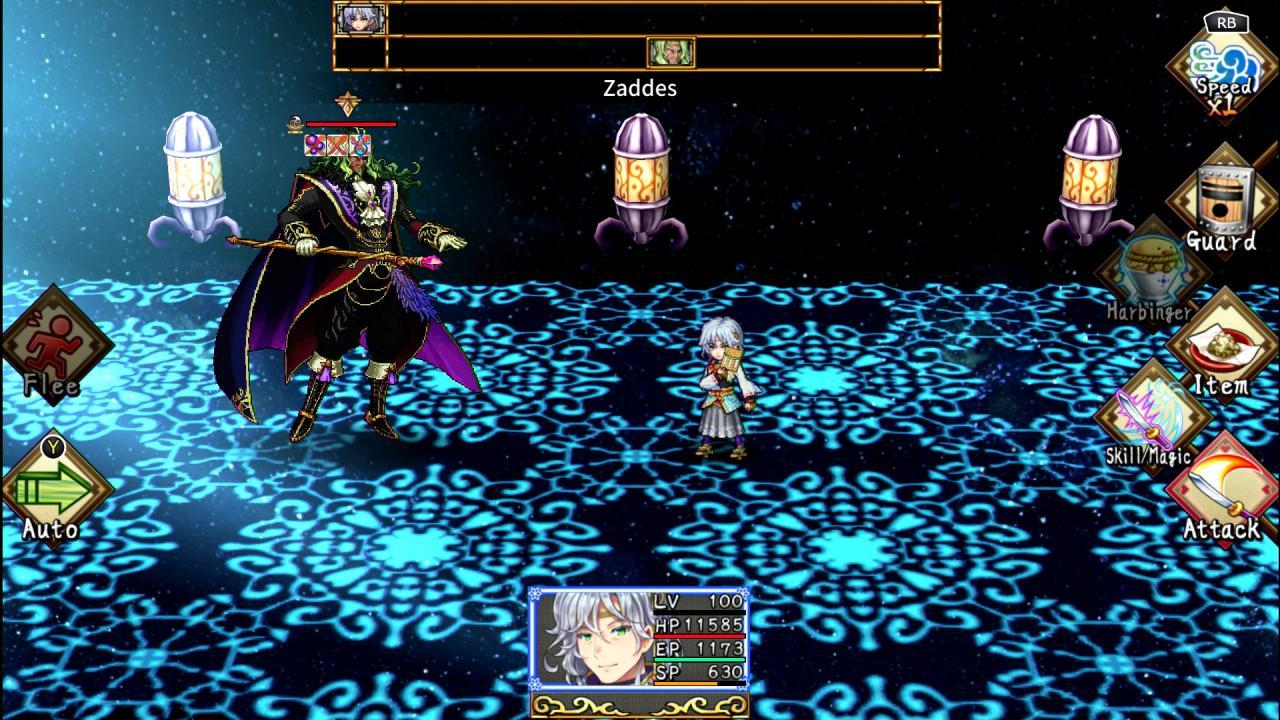This screenshot has width=1280, height=720.
Task: Click the hero portrait on turn order bar
Action: 360,18
